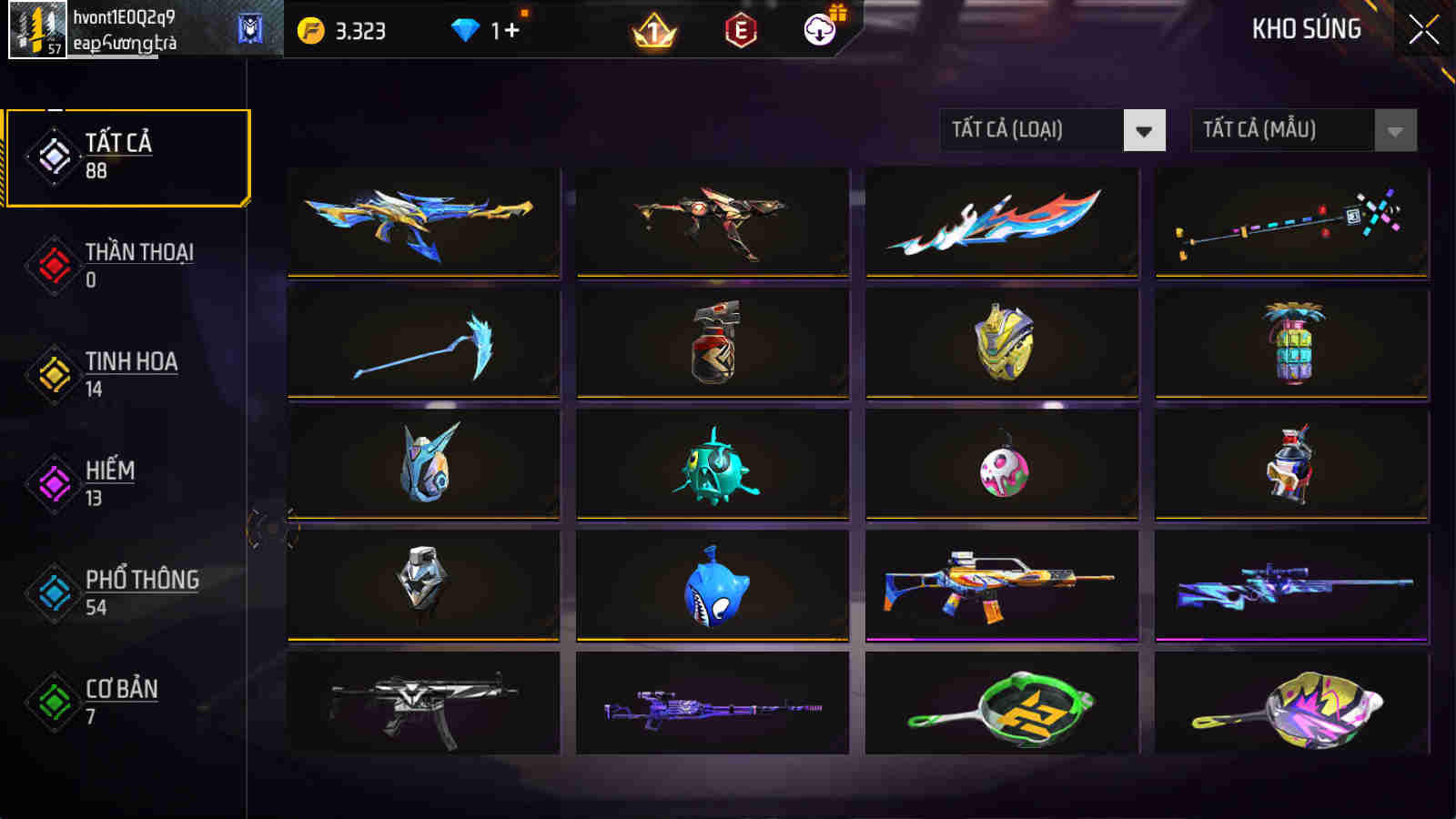Open the TẤT CẢ (LOẠI) filter dropdown
1456x819 pixels.
tap(1028, 129)
